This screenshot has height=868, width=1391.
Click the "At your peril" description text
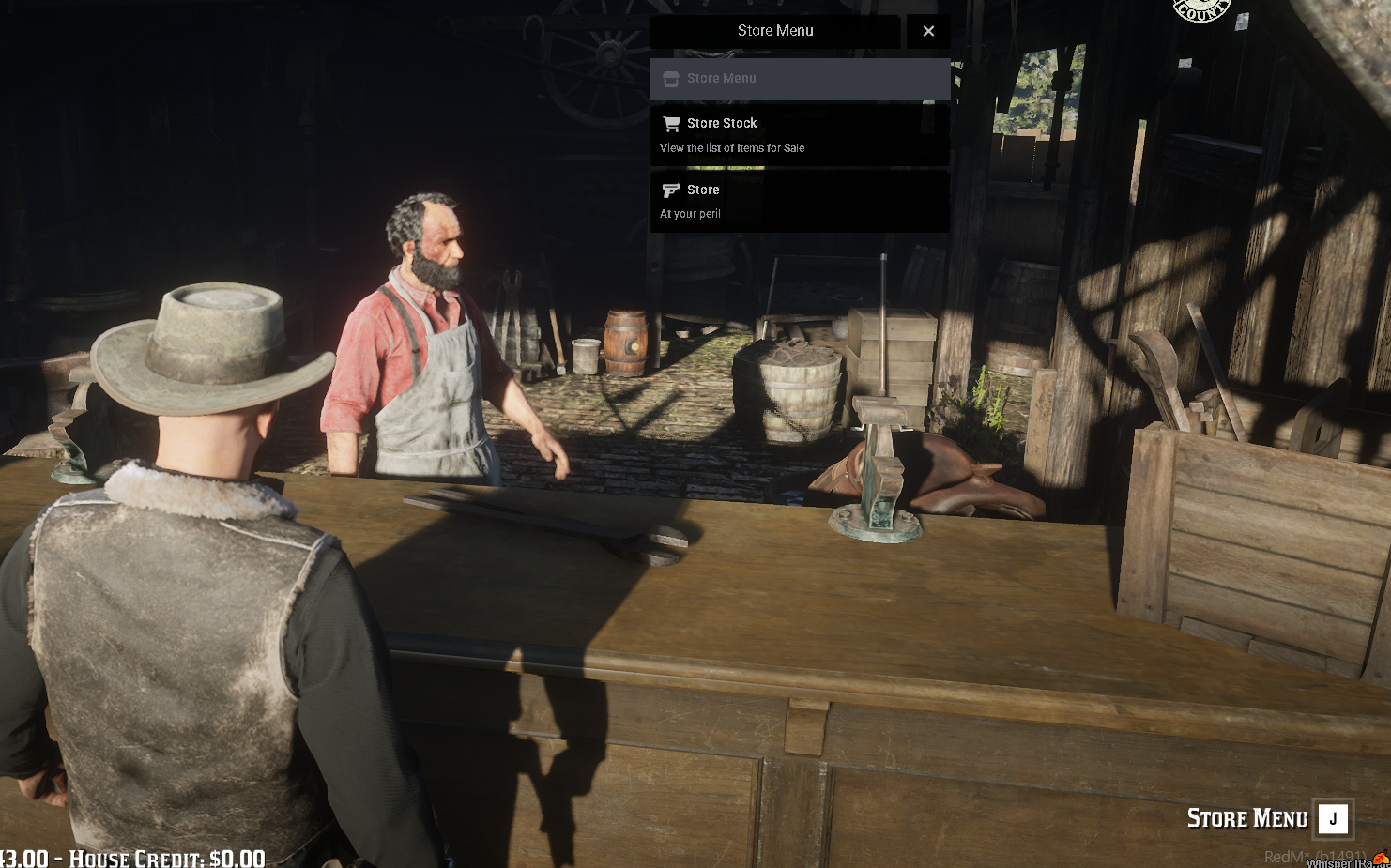690,213
